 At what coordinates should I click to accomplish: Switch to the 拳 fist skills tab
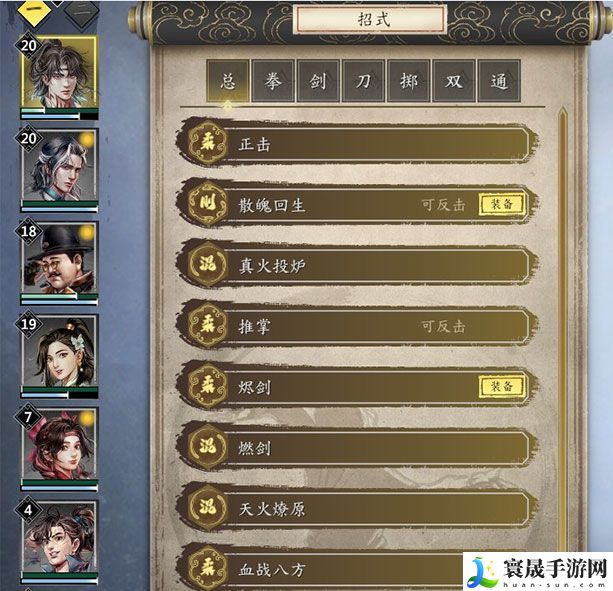[274, 81]
